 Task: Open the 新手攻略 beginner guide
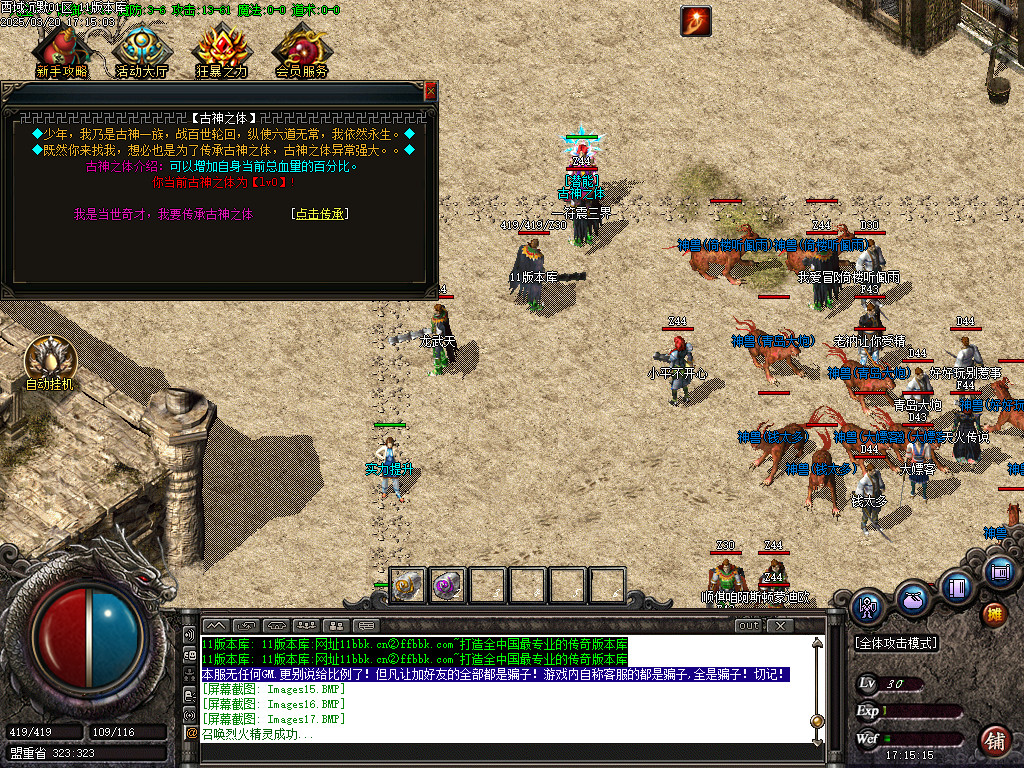coord(61,50)
